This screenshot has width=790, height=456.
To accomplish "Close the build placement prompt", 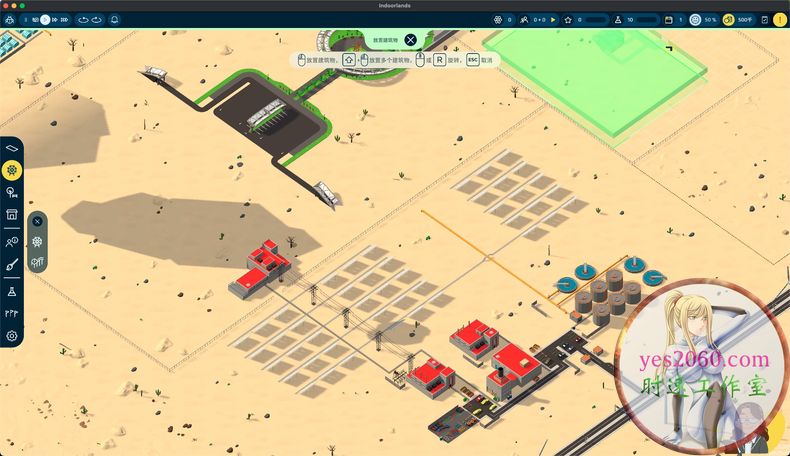I will click(x=410, y=41).
